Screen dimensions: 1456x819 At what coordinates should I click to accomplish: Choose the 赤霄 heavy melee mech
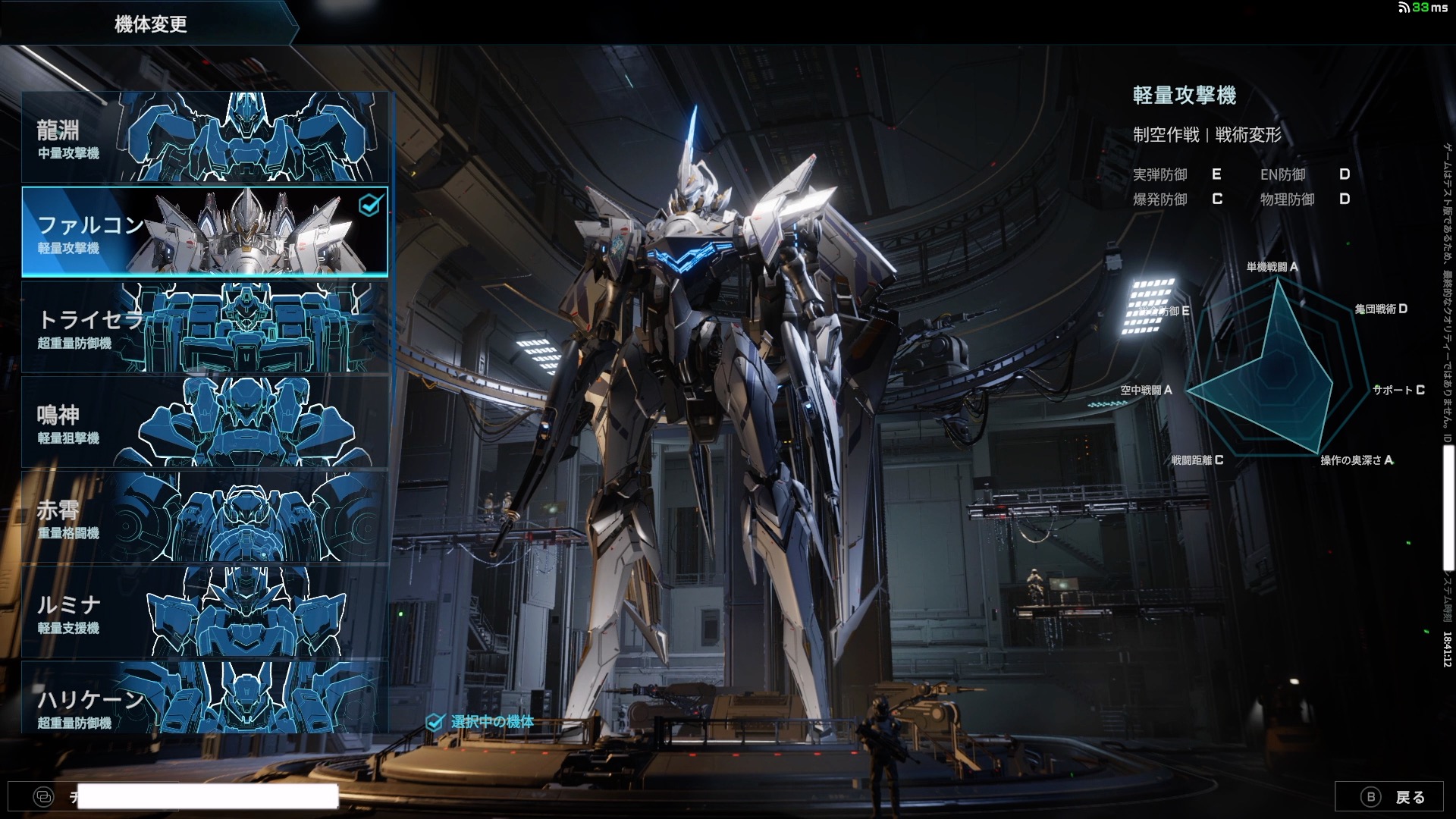point(205,516)
